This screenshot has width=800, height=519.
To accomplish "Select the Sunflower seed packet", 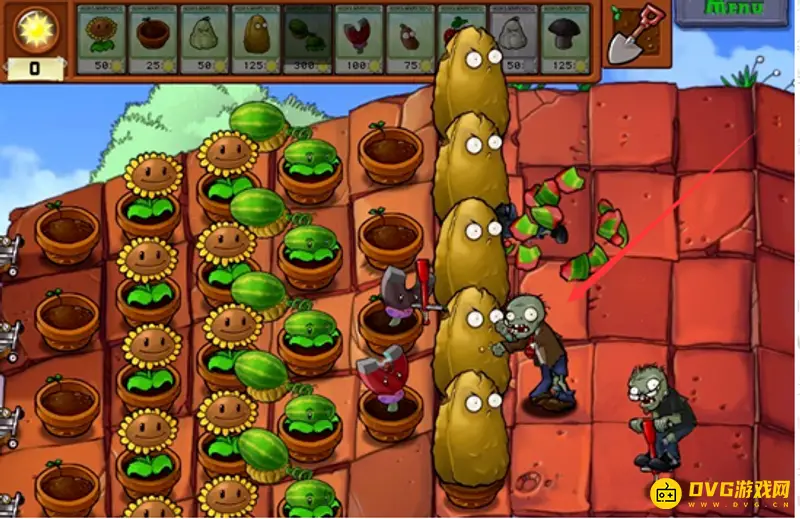I will [101, 38].
